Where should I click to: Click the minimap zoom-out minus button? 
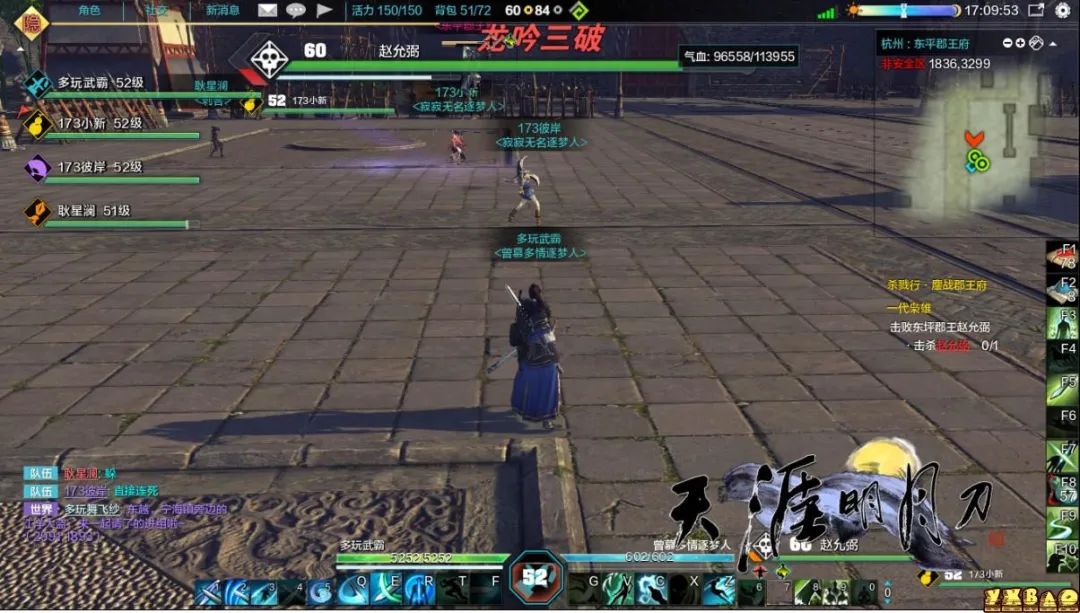[x=1006, y=43]
